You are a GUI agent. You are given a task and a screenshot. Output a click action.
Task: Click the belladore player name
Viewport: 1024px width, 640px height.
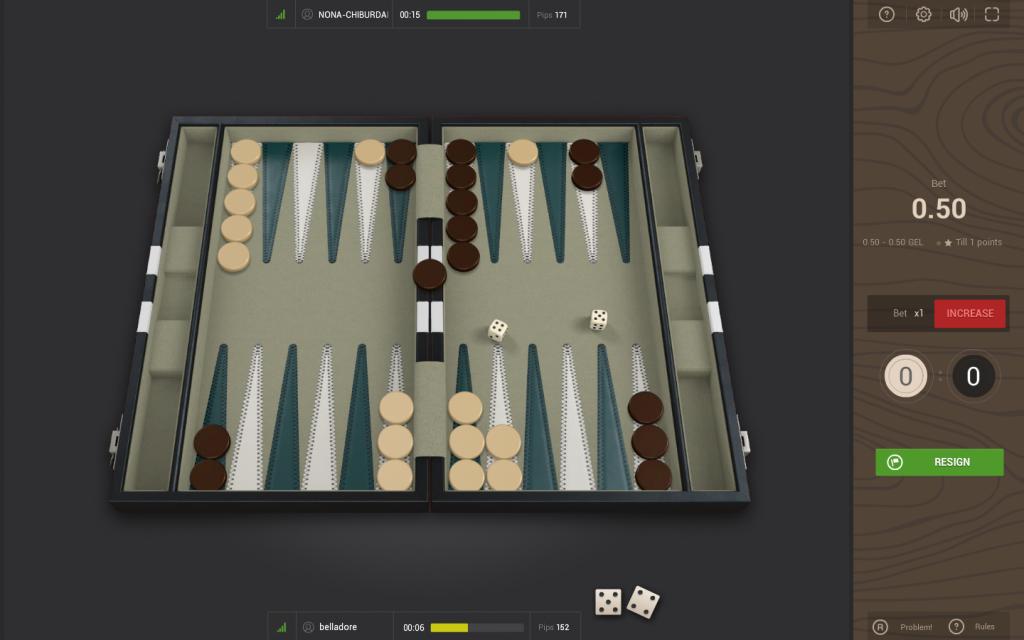pos(338,627)
